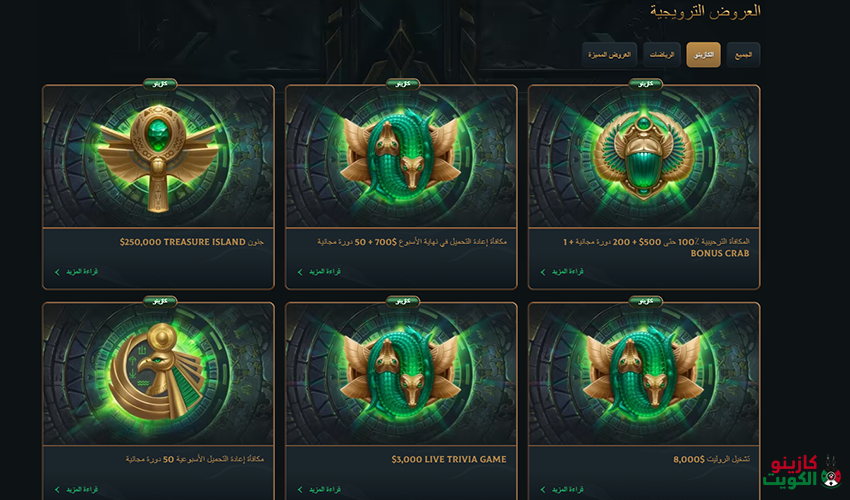Choose the weekend reload crocodile card image
This screenshot has width=850, height=500.
(401, 157)
